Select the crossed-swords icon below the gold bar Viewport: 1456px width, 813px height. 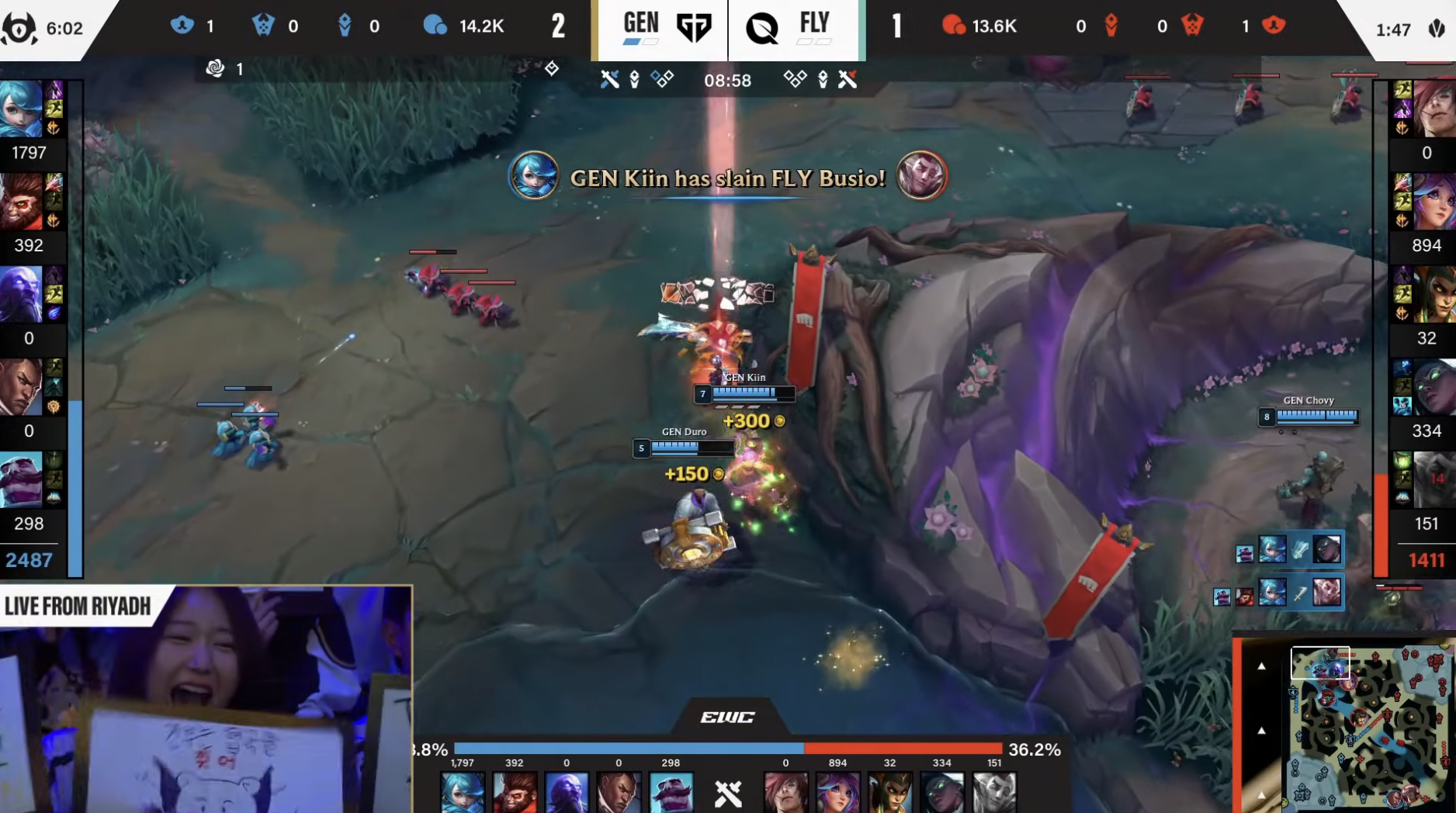pyautogui.click(x=728, y=794)
